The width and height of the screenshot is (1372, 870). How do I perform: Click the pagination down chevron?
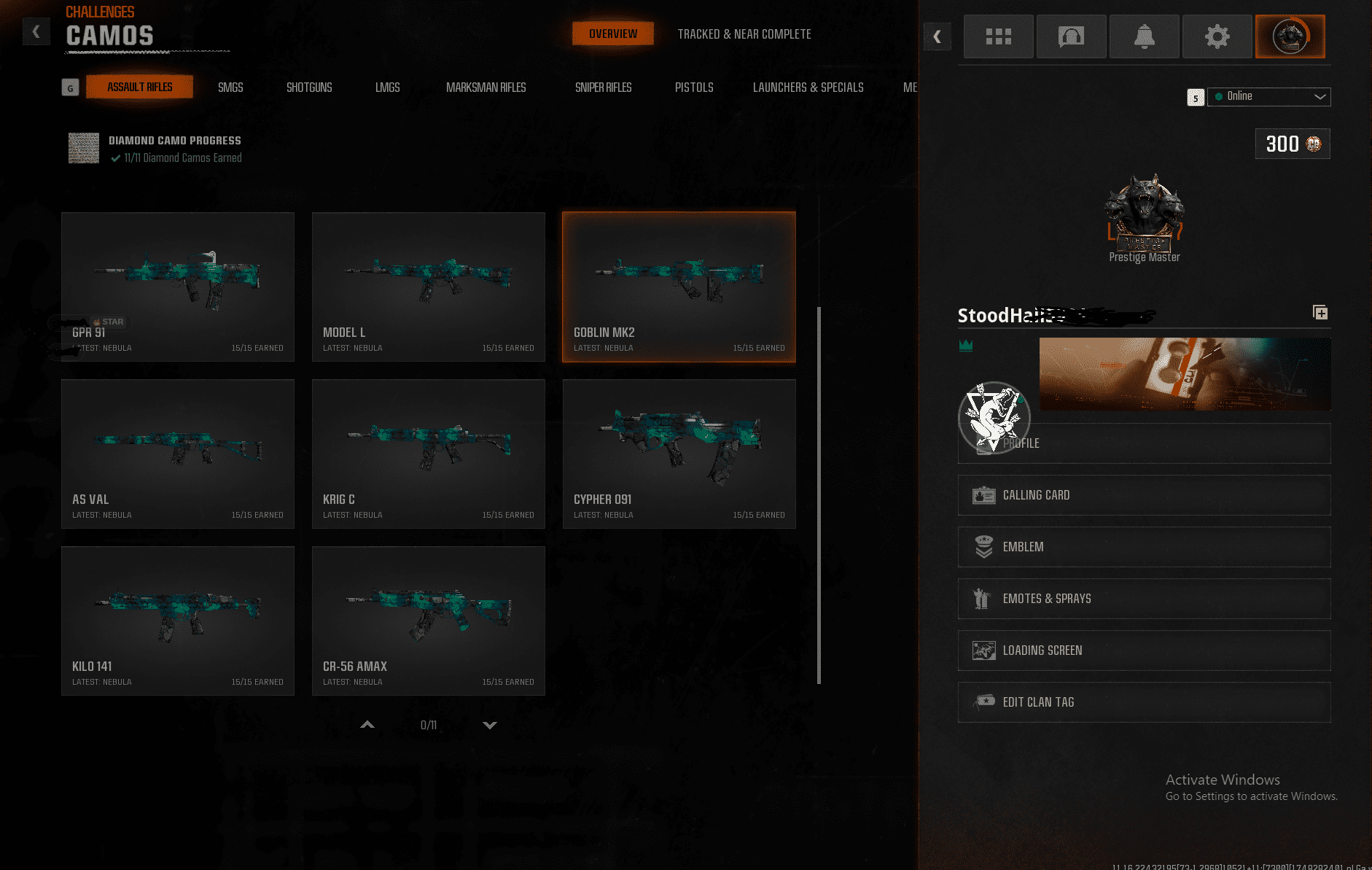pyautogui.click(x=490, y=725)
